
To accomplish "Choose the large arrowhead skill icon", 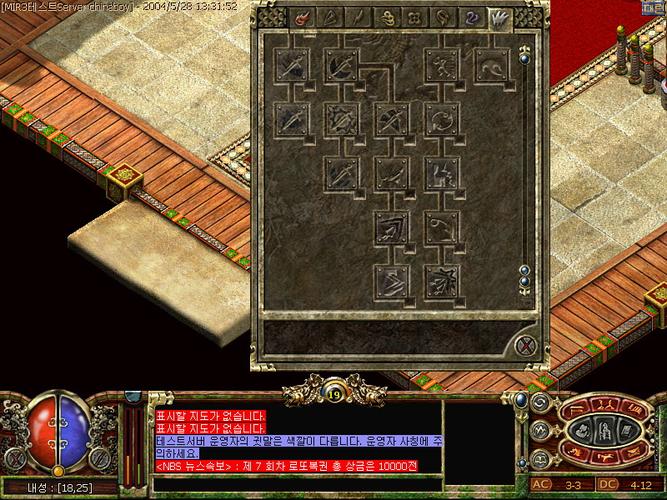I will click(390, 227).
